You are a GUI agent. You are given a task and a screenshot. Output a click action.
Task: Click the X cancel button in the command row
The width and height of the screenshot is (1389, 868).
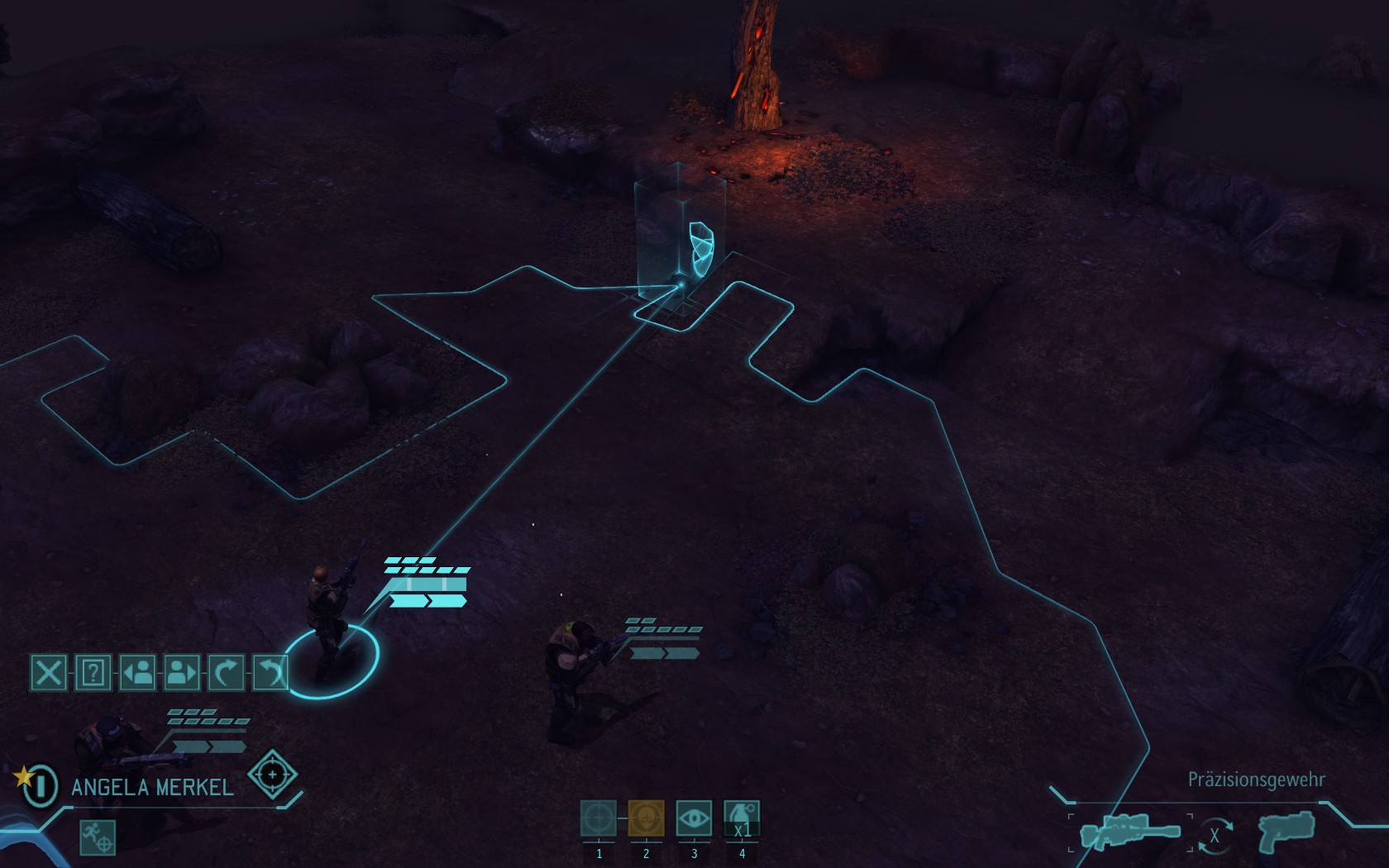click(x=49, y=672)
